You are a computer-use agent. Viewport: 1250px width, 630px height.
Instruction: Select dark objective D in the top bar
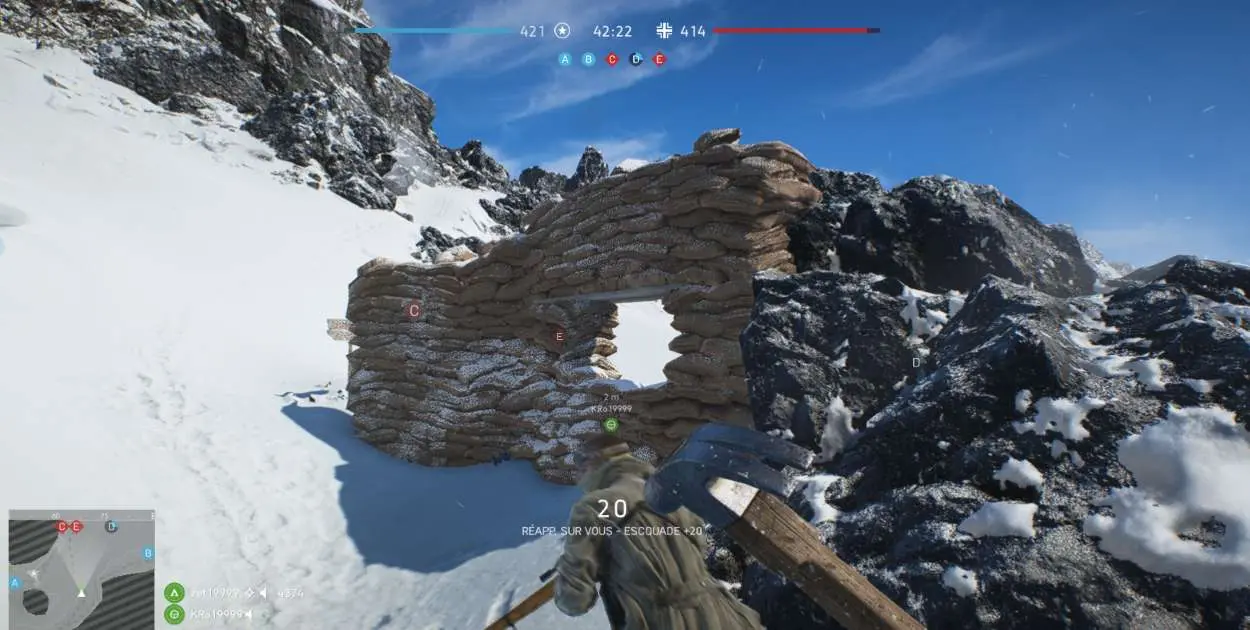point(636,59)
